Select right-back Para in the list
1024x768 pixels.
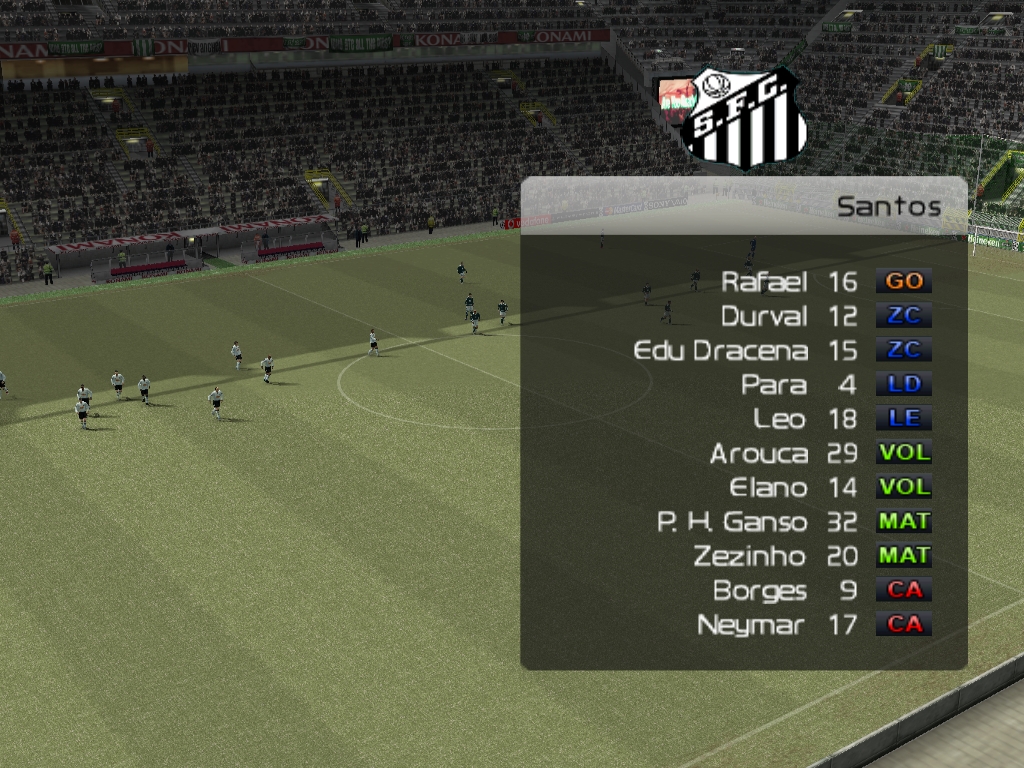pos(774,385)
